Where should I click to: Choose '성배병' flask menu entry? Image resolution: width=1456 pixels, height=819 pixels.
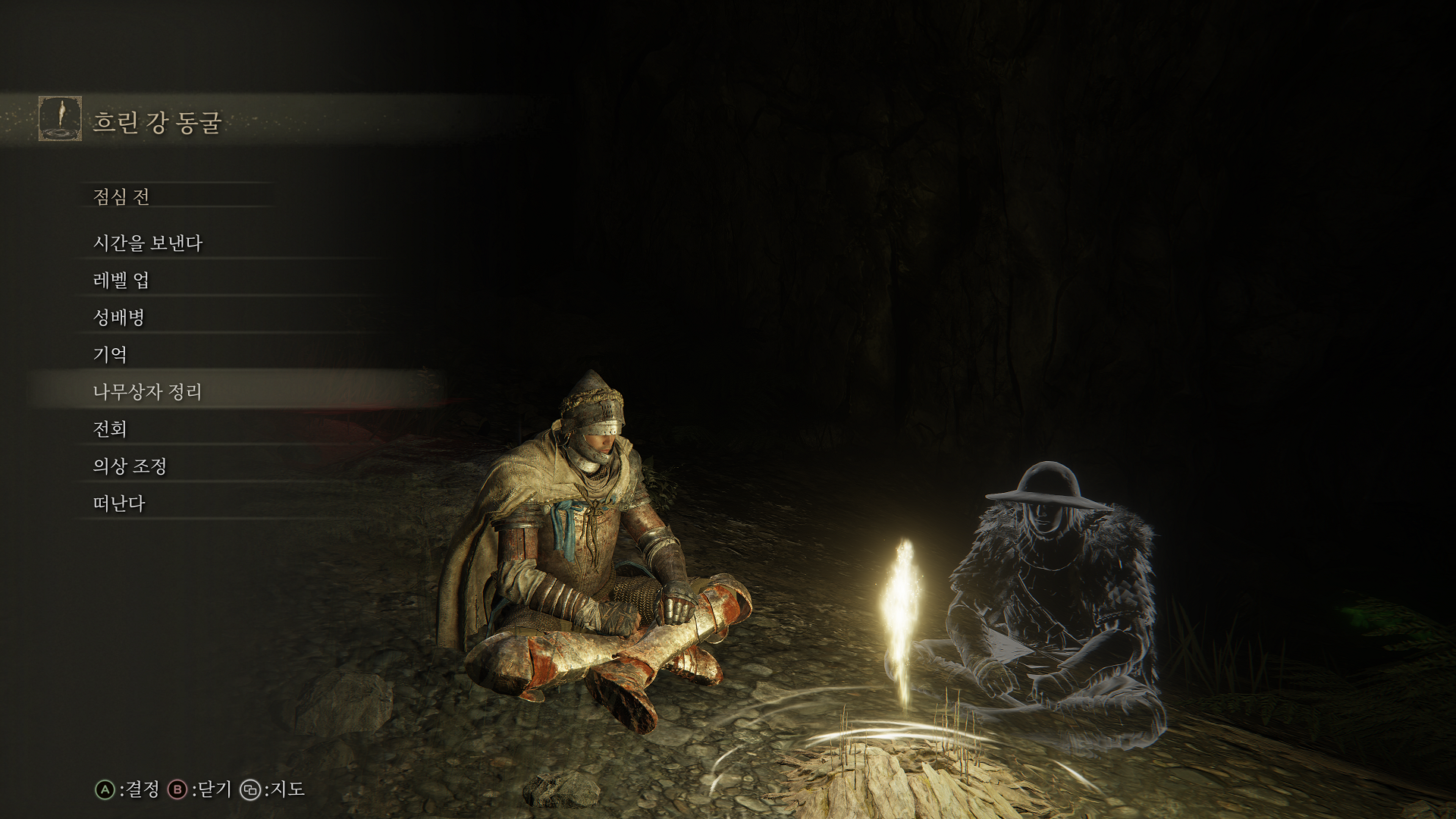pyautogui.click(x=119, y=317)
